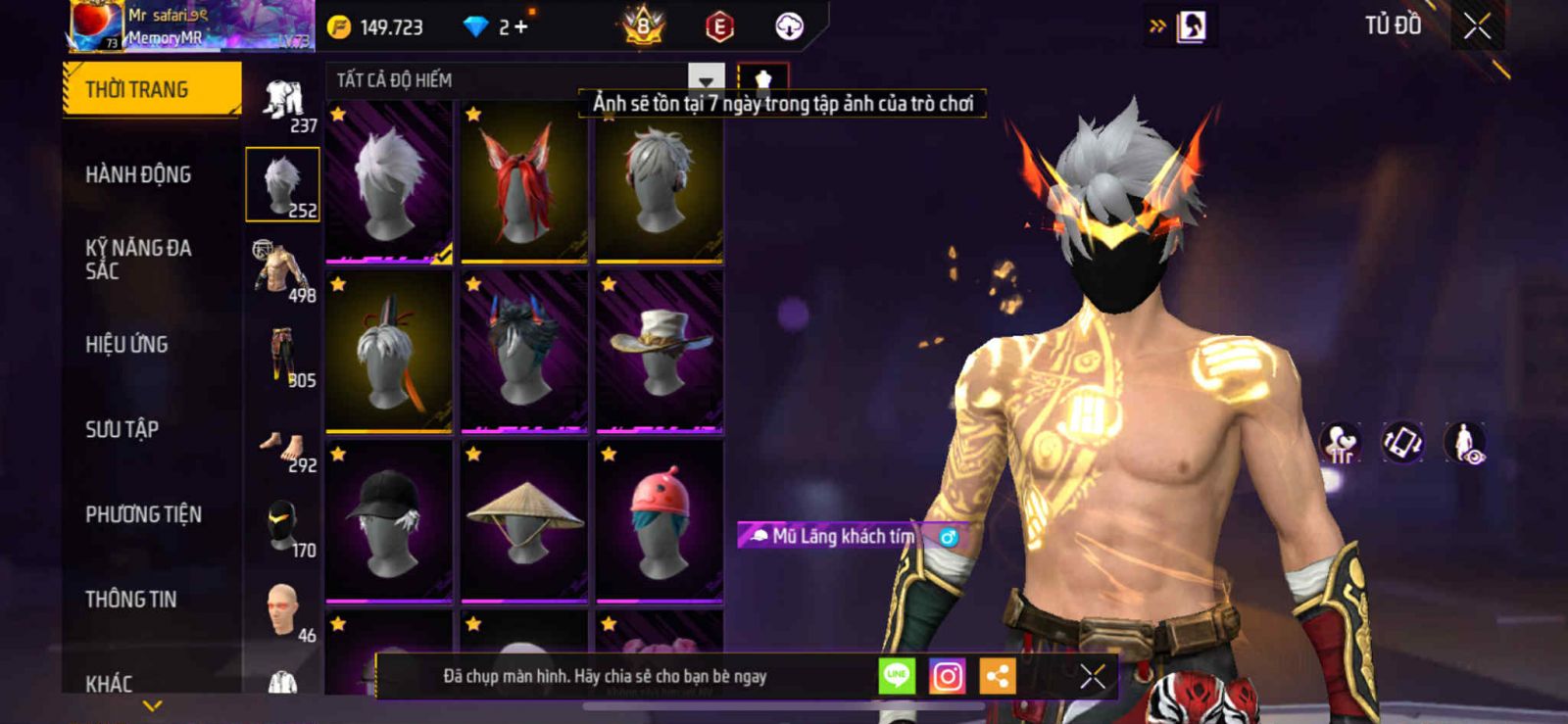Image resolution: width=1568 pixels, height=724 pixels.
Task: Close the wardrobe with the top X
Action: tap(1477, 26)
